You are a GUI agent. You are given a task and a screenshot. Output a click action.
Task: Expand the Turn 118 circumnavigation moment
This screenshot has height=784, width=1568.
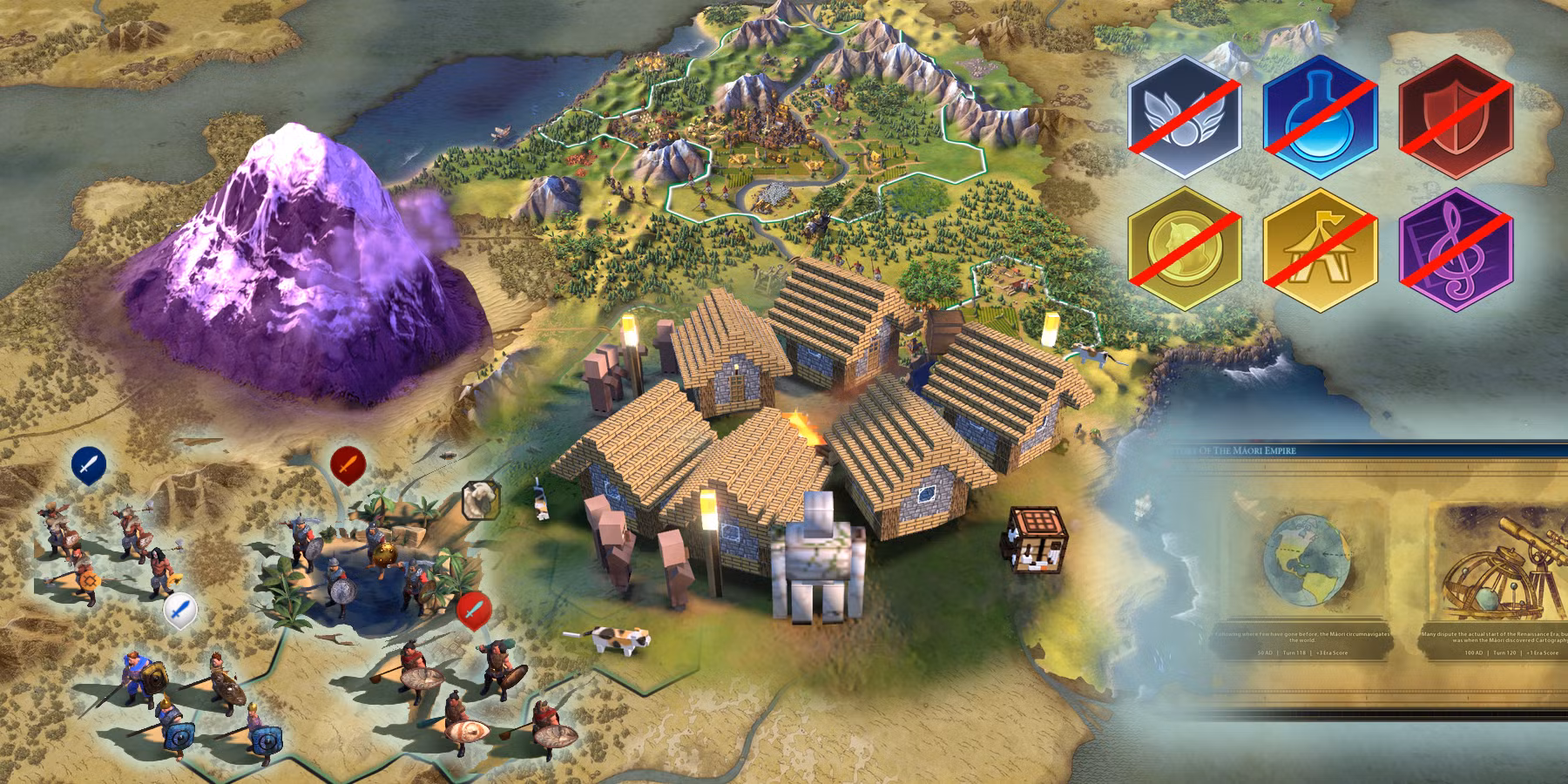pyautogui.click(x=1304, y=561)
